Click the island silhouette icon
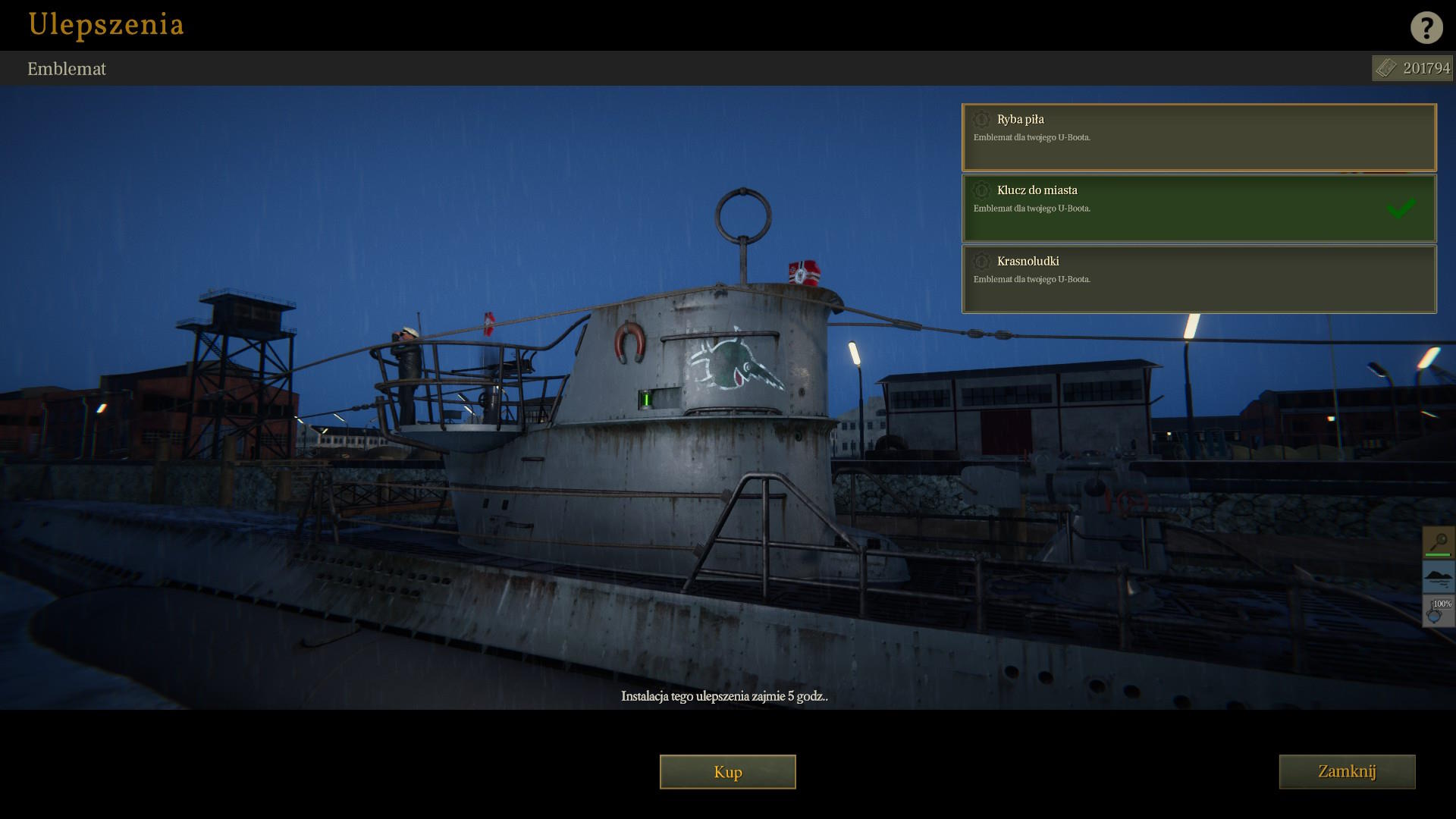 (x=1438, y=577)
